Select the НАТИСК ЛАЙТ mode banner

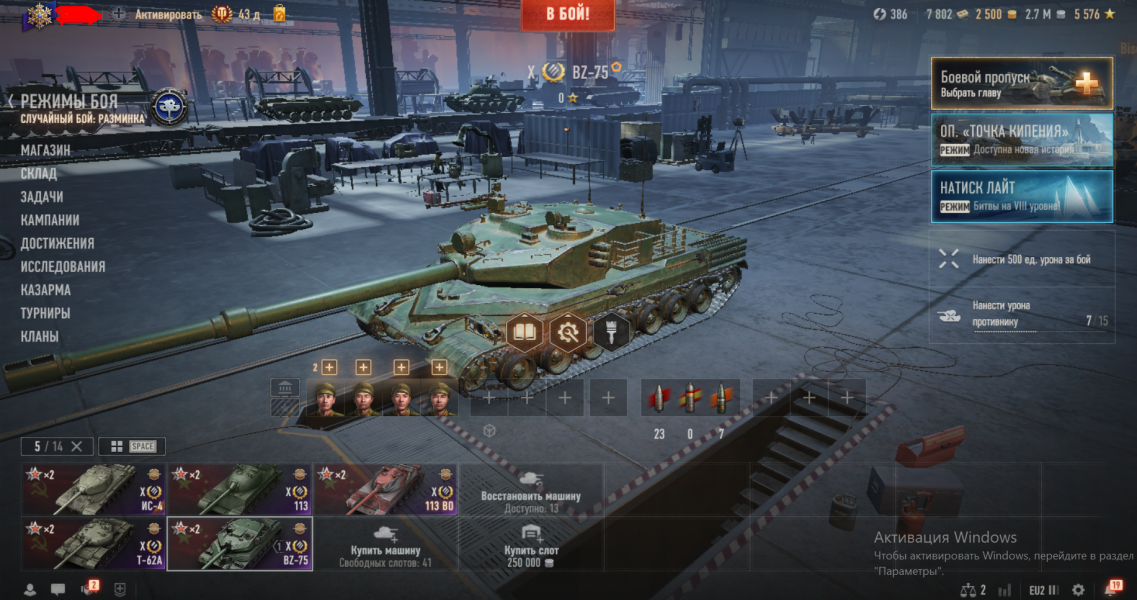(1021, 196)
